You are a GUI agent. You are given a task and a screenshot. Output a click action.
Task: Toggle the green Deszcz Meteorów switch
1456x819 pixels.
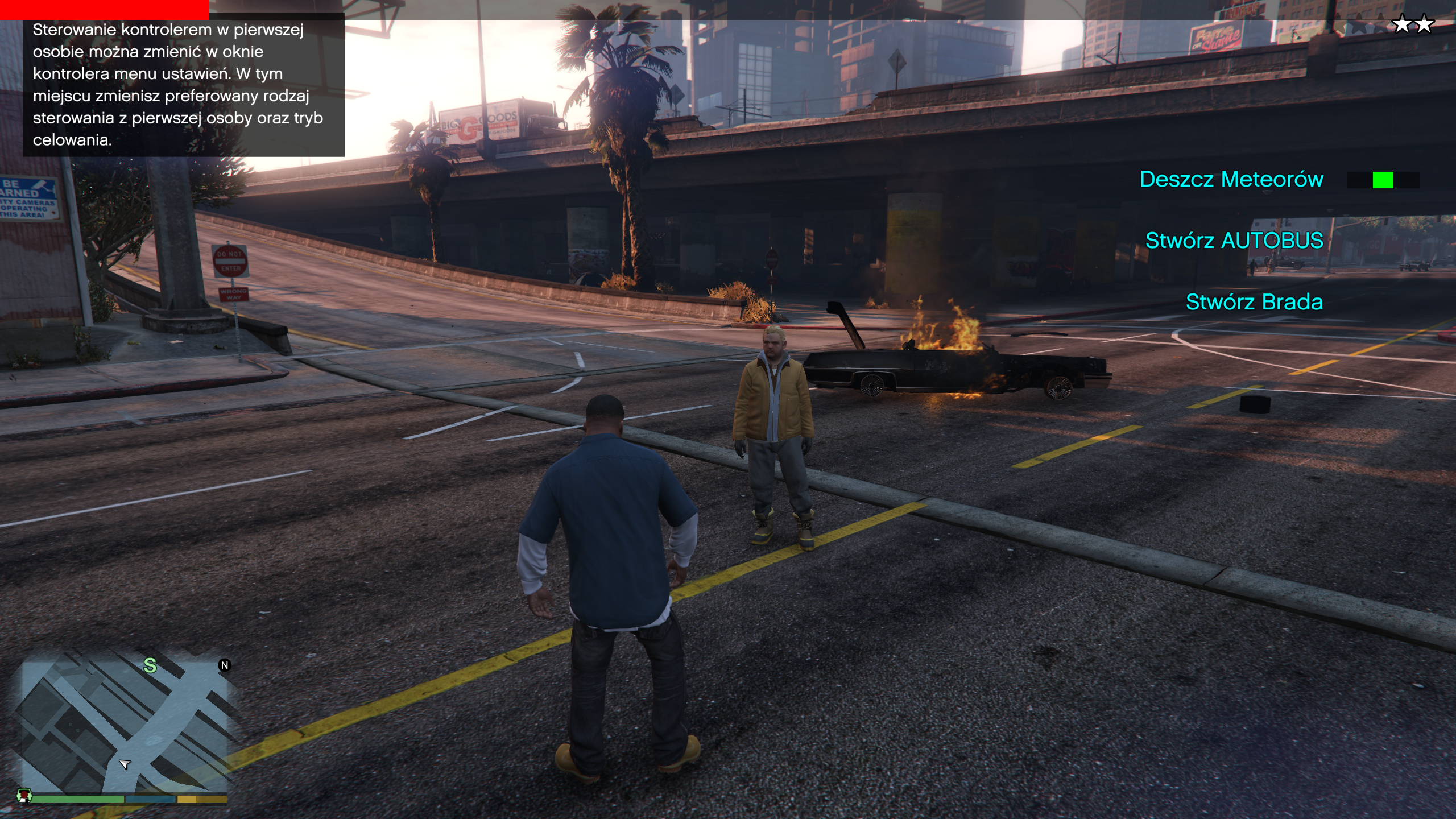click(x=1383, y=180)
